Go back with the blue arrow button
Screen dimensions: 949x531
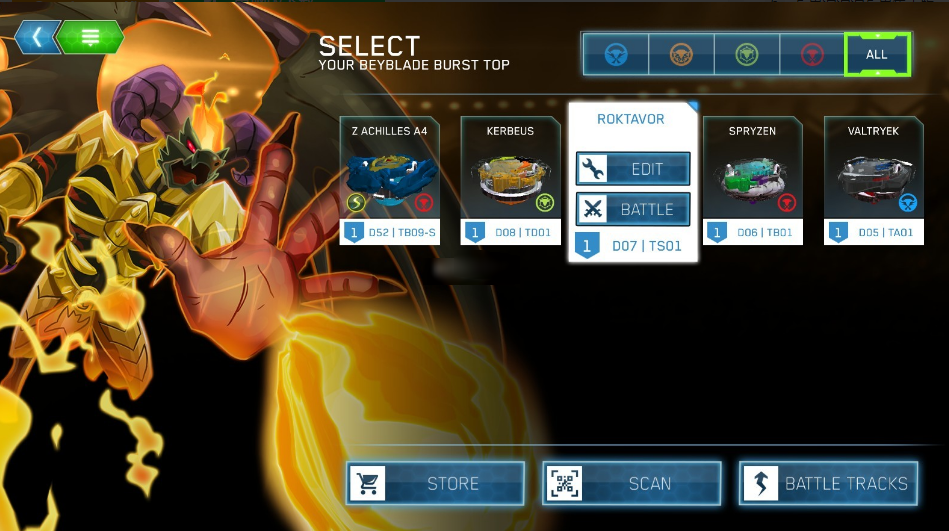(38, 38)
